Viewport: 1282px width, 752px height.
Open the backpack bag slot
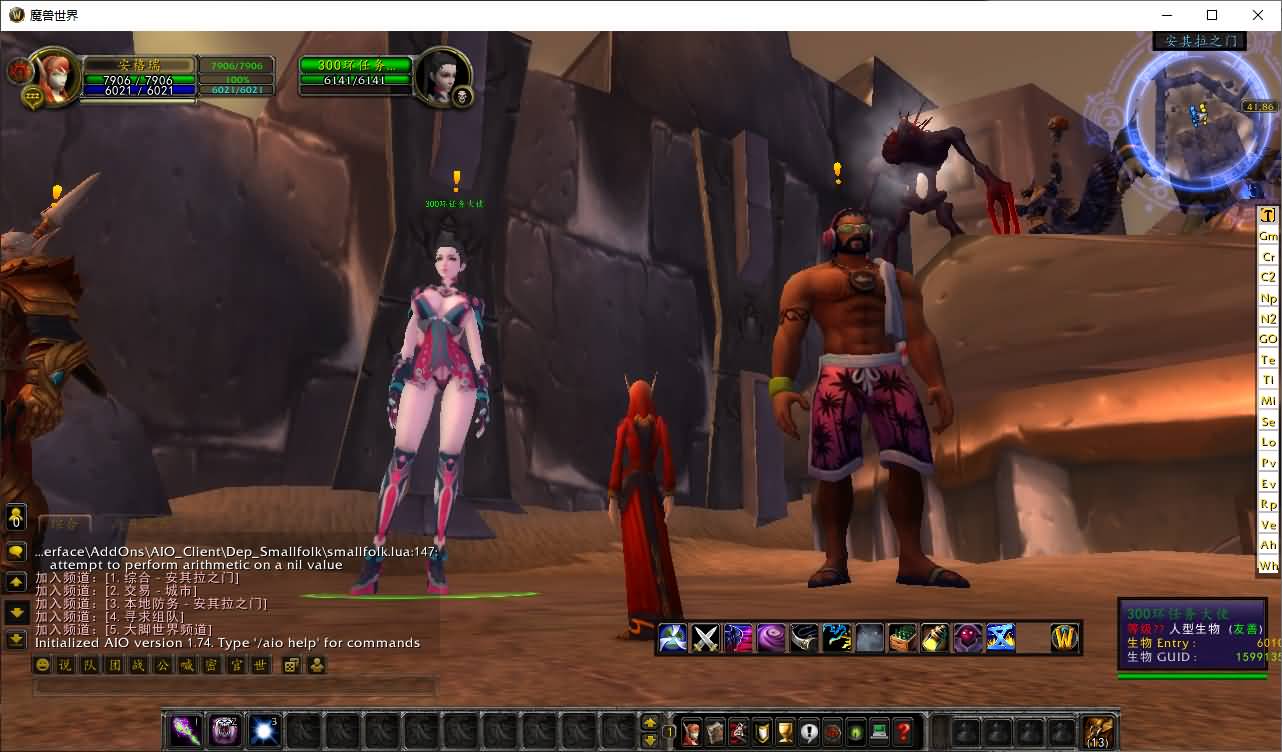pyautogui.click(x=1098, y=731)
